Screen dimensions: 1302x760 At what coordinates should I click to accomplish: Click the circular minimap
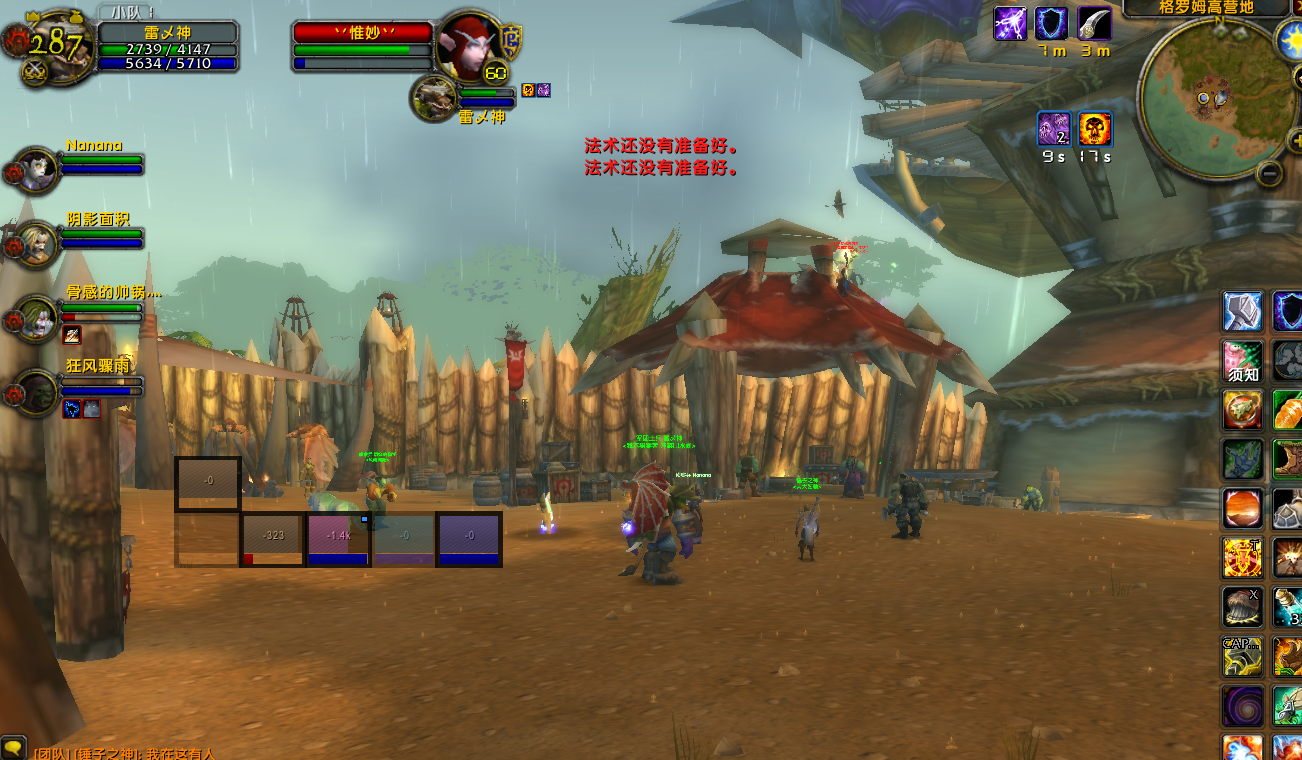pos(1210,97)
